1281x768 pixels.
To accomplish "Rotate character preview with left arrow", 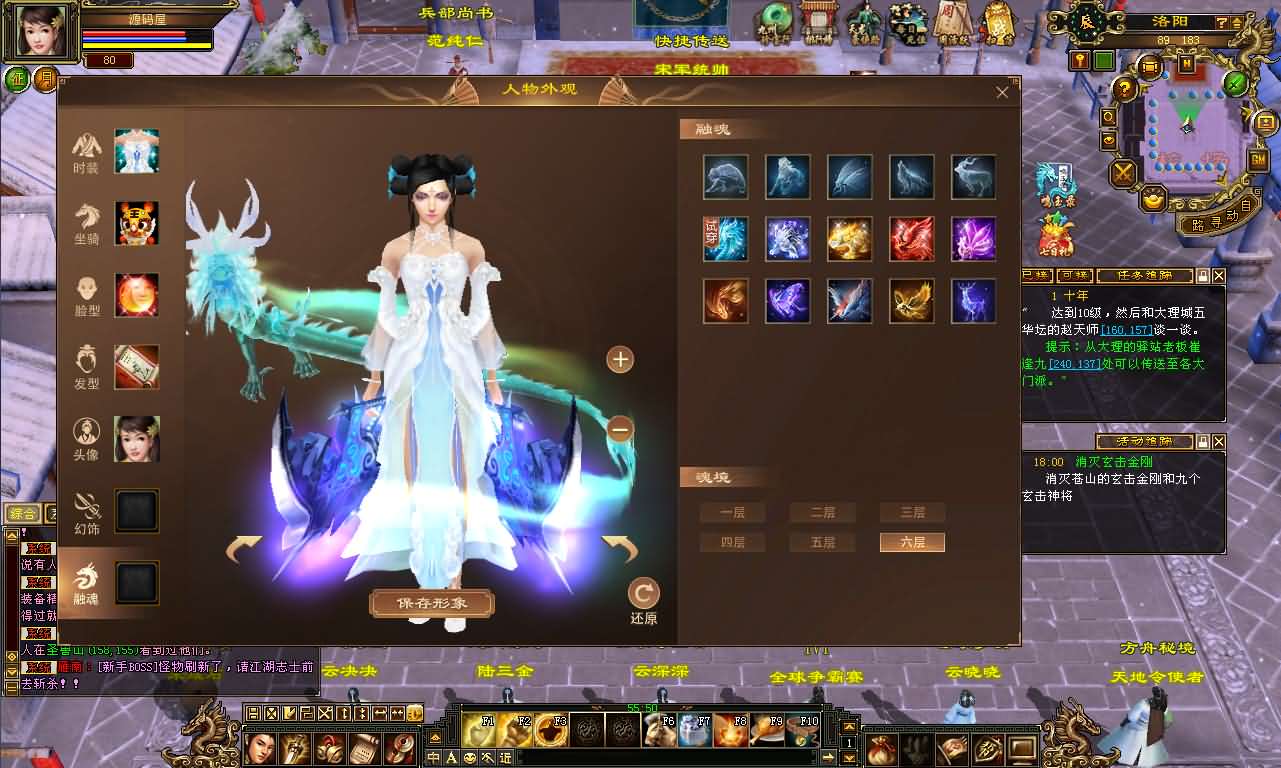I will [x=243, y=548].
